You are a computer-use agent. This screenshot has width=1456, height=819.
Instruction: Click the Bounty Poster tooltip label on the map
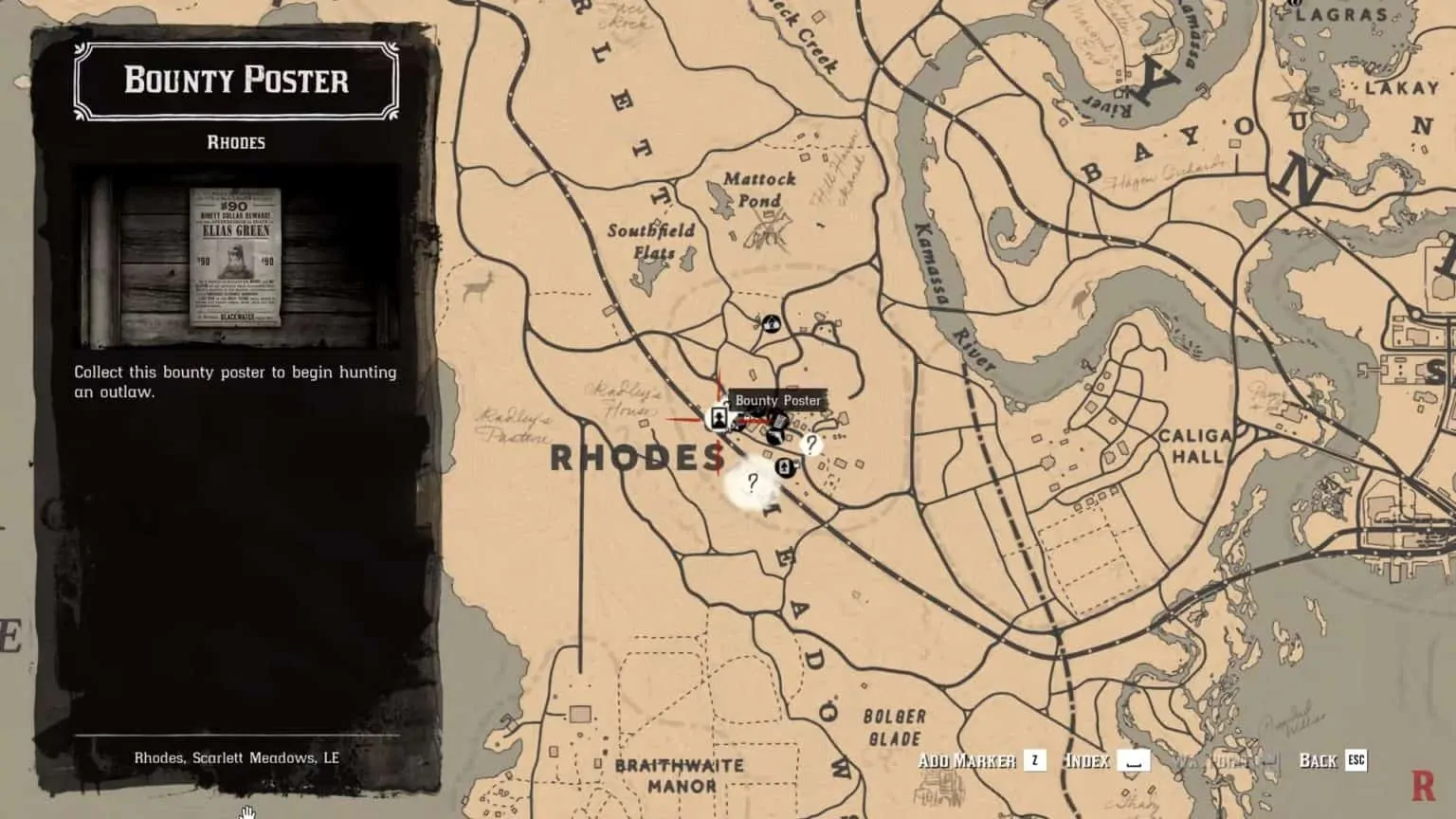coord(779,400)
